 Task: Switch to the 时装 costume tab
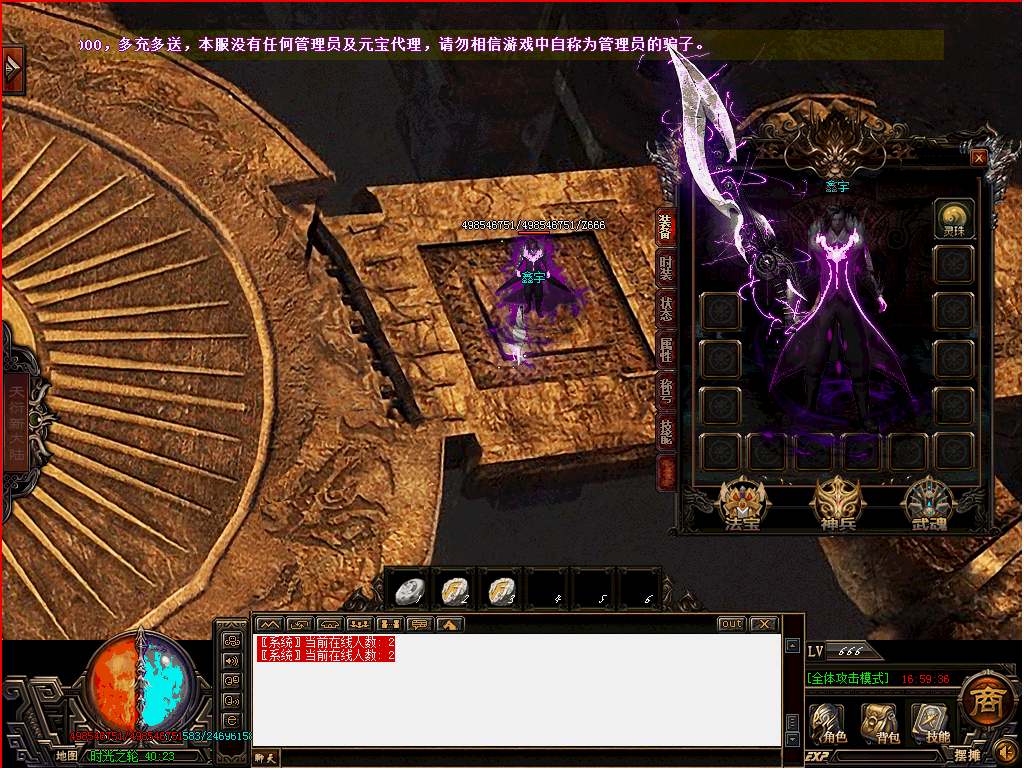[x=666, y=267]
